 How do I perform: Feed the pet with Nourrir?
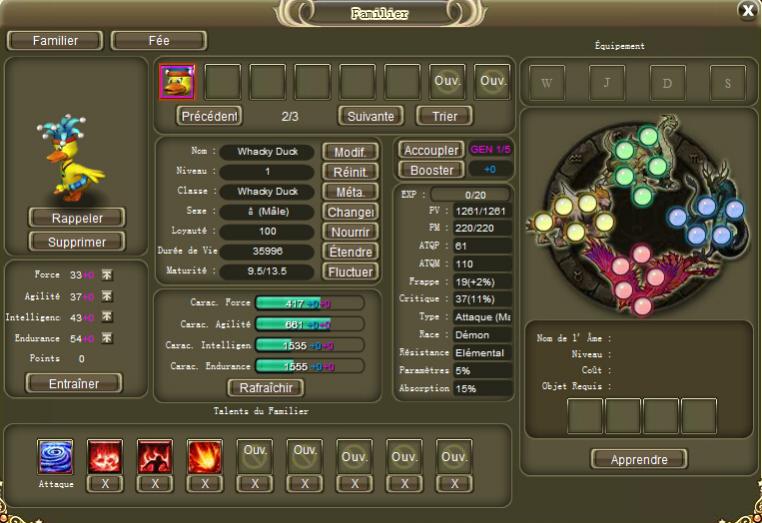point(349,232)
